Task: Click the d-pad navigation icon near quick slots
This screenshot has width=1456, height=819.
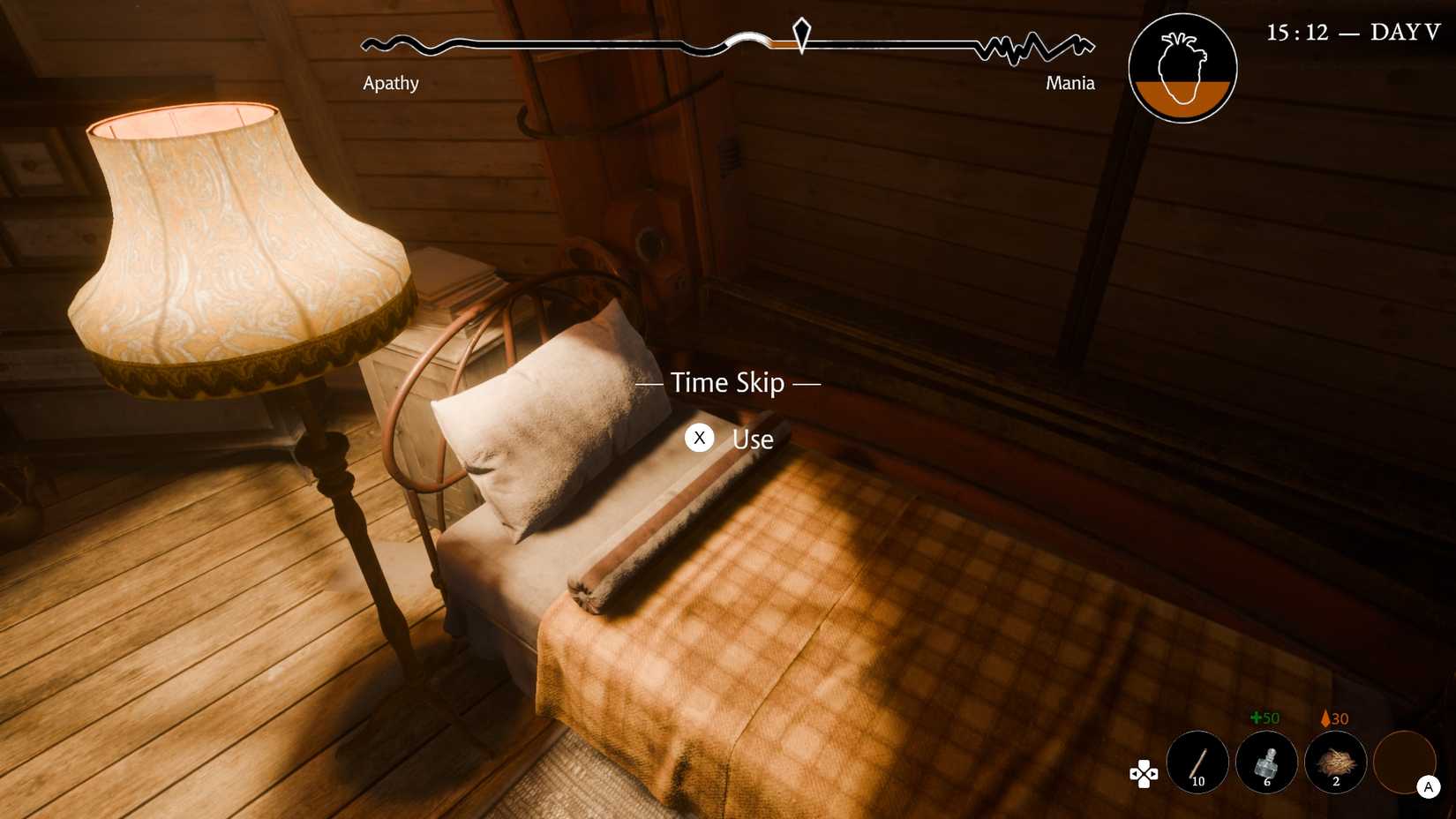Action: (1143, 774)
